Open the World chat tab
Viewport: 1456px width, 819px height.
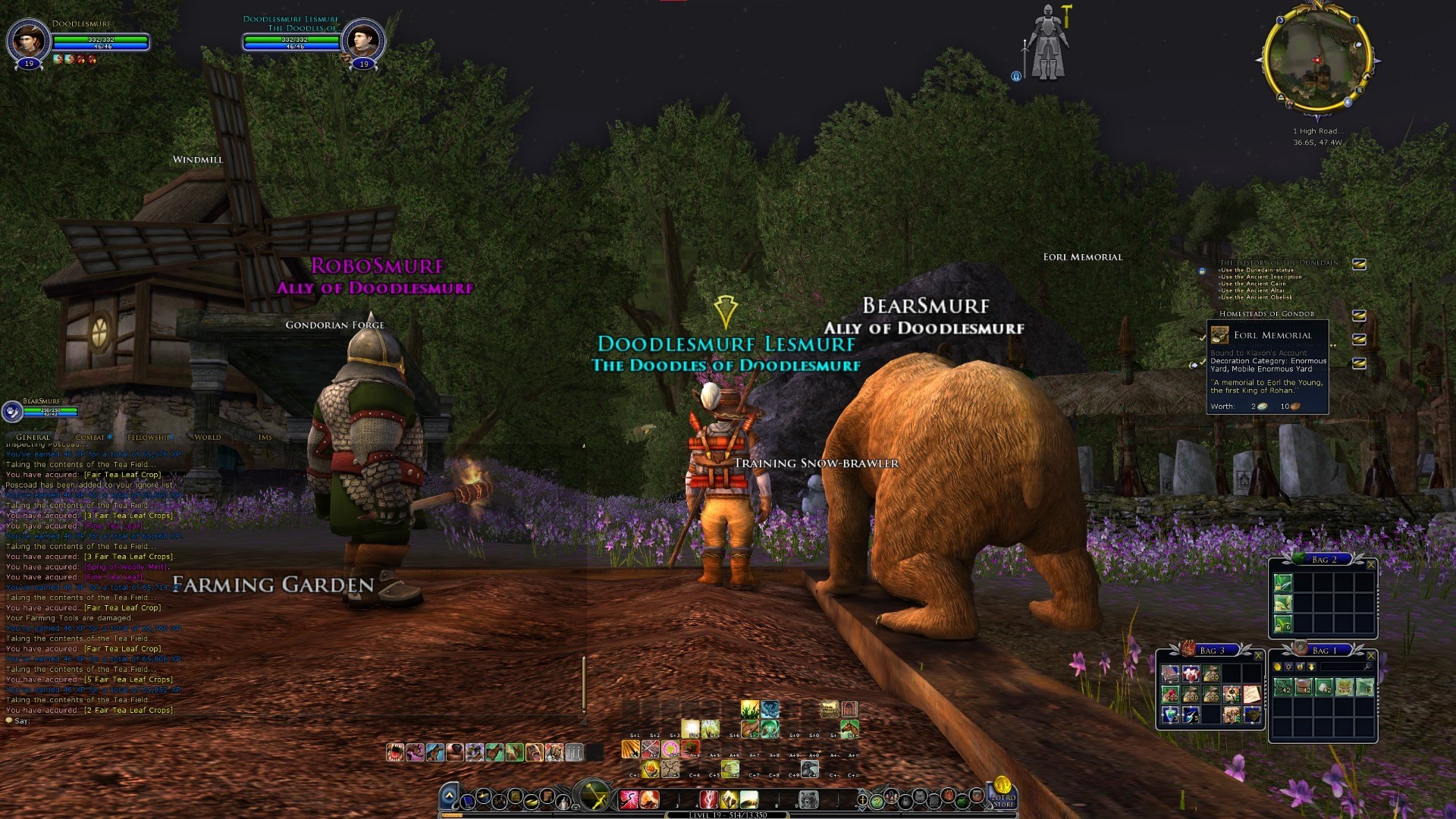pos(207,438)
